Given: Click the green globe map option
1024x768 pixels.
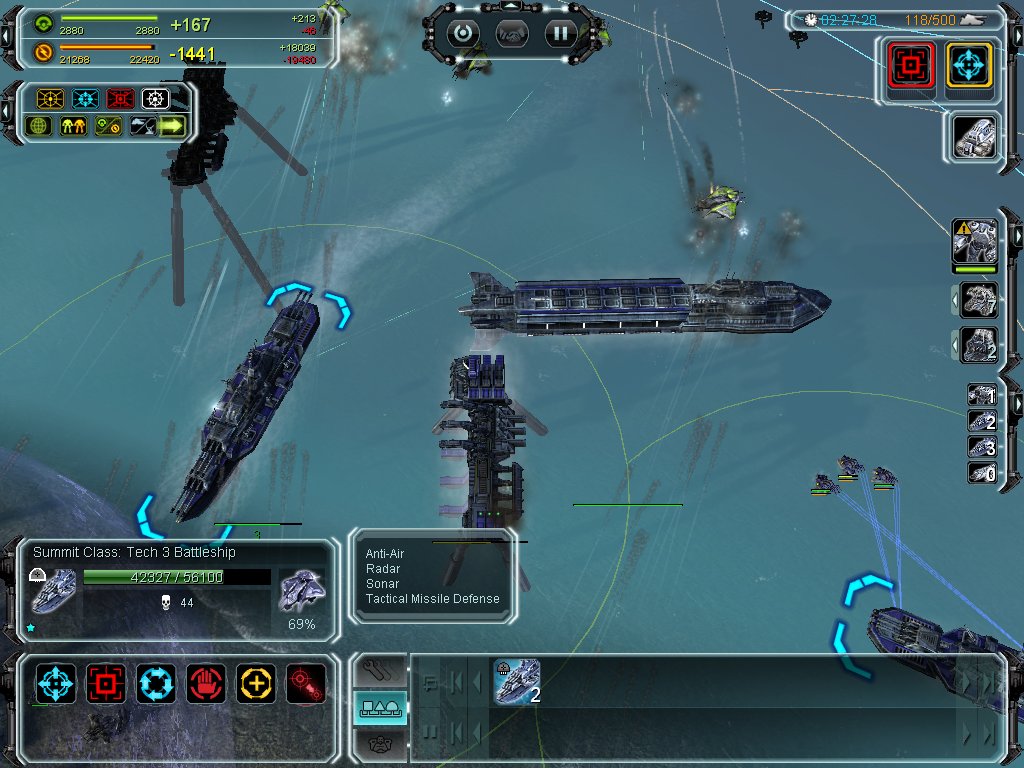Looking at the screenshot, I should [x=38, y=127].
